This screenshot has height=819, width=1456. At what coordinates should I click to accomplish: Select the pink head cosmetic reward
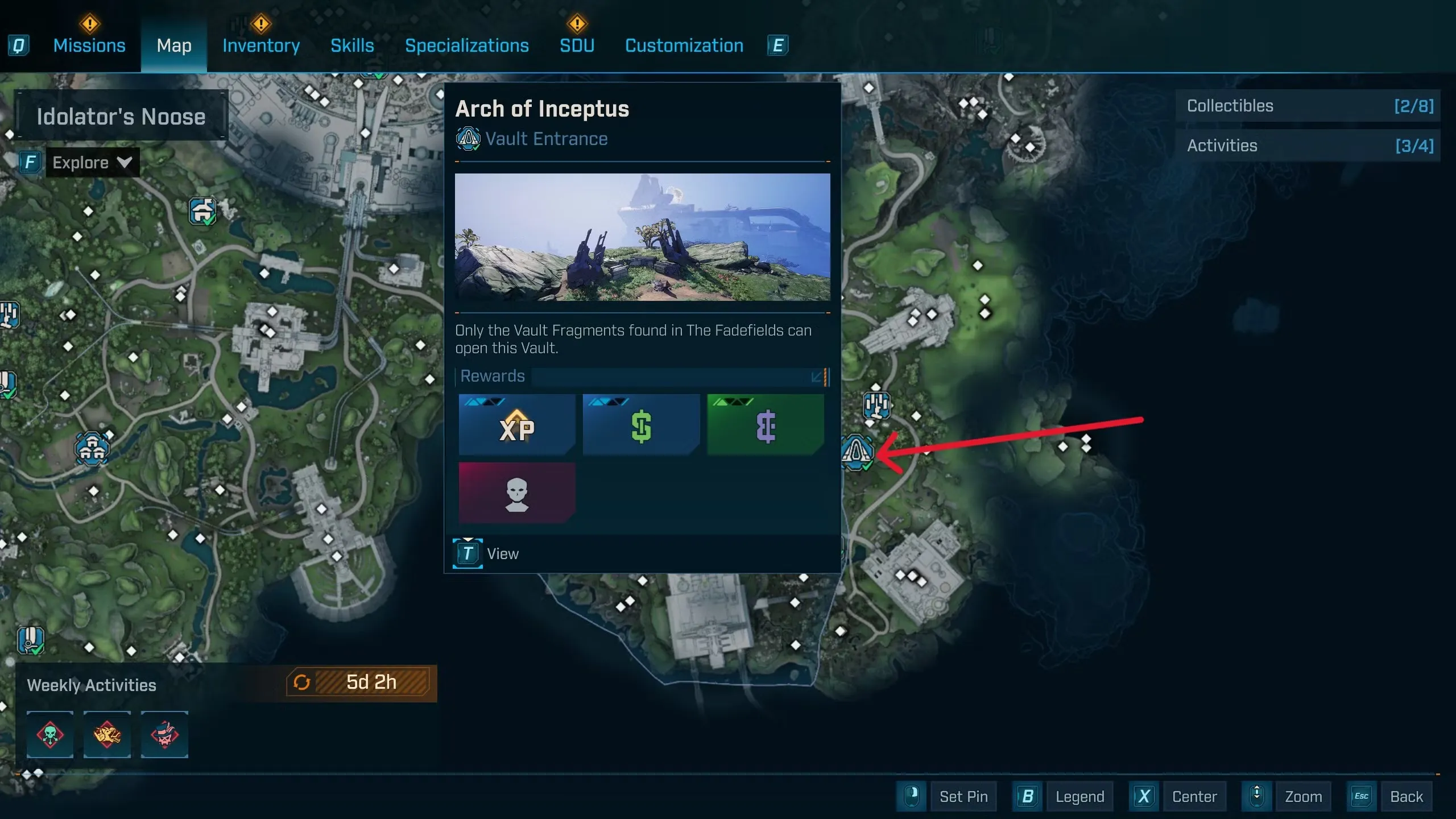(516, 493)
